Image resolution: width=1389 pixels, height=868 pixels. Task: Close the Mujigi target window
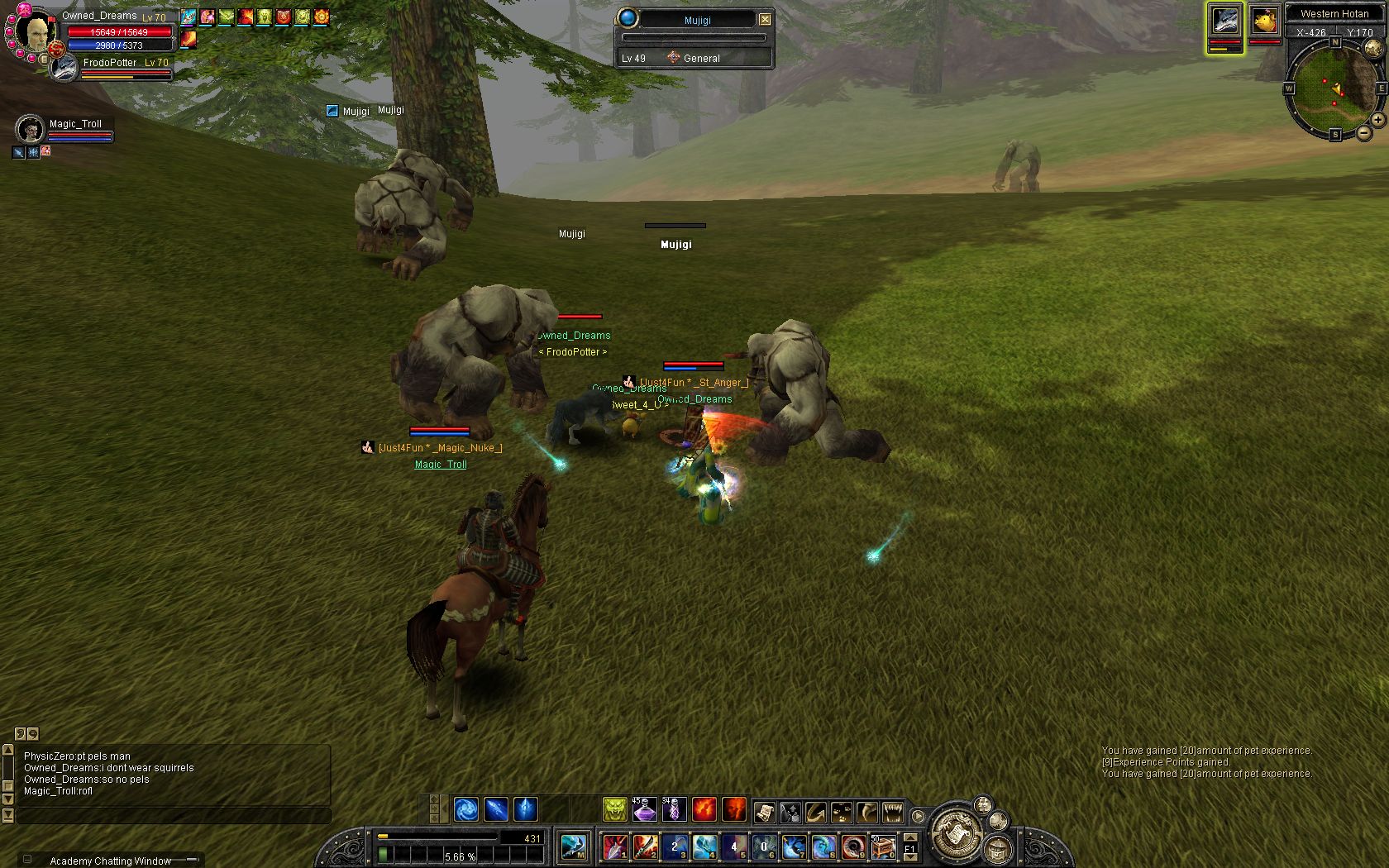(x=765, y=19)
